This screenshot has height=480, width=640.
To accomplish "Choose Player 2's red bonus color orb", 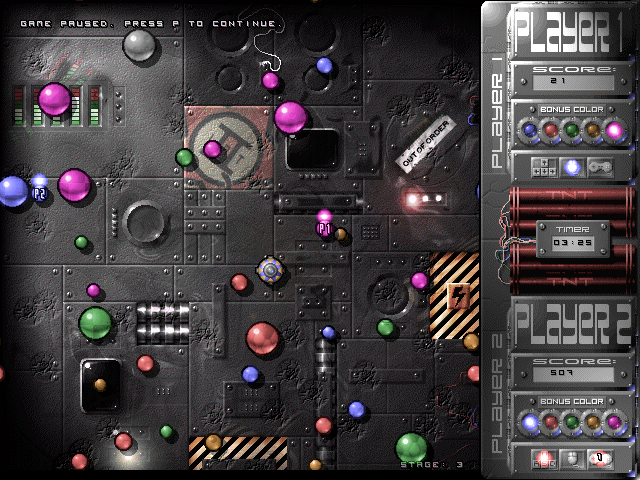I will 551,422.
